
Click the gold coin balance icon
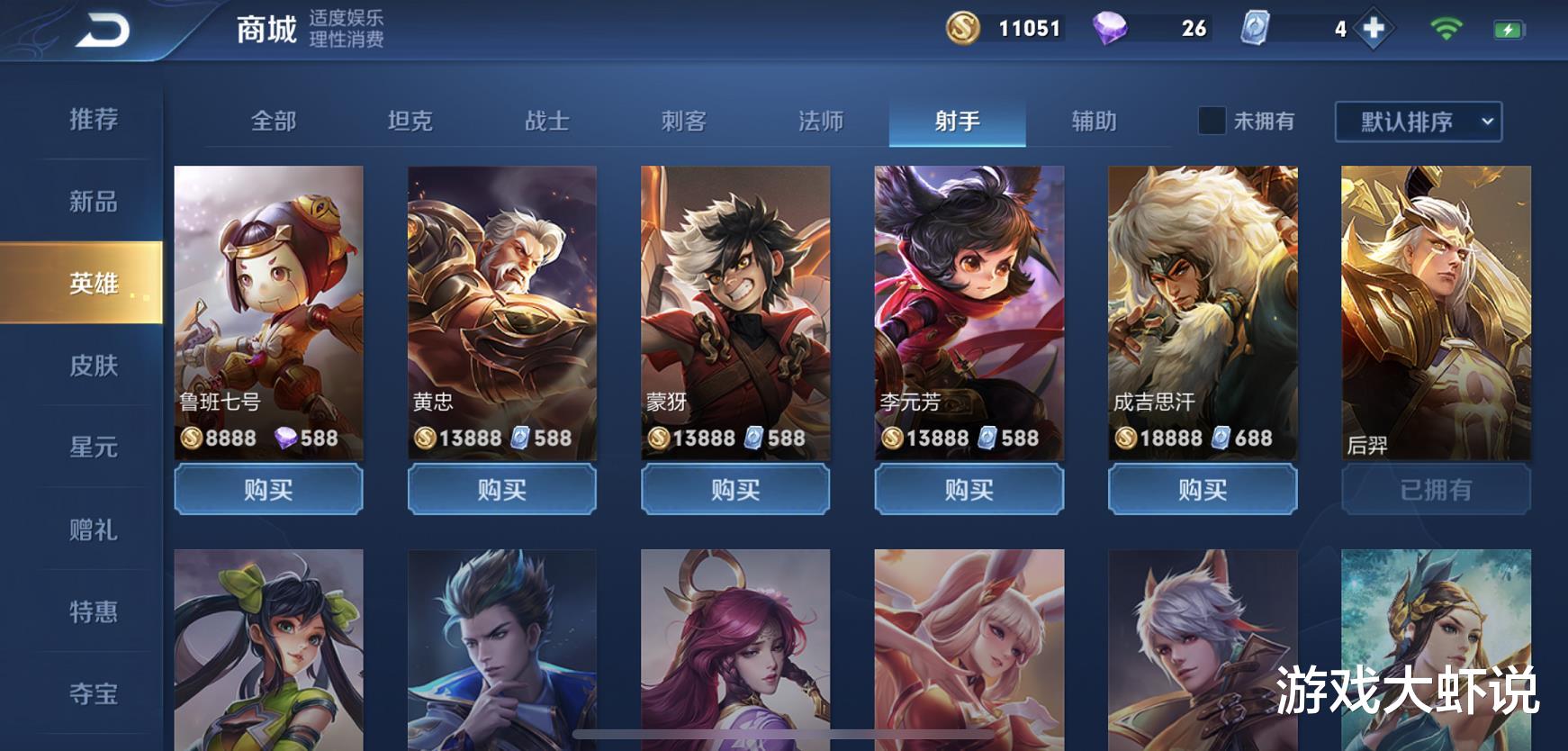point(964,28)
